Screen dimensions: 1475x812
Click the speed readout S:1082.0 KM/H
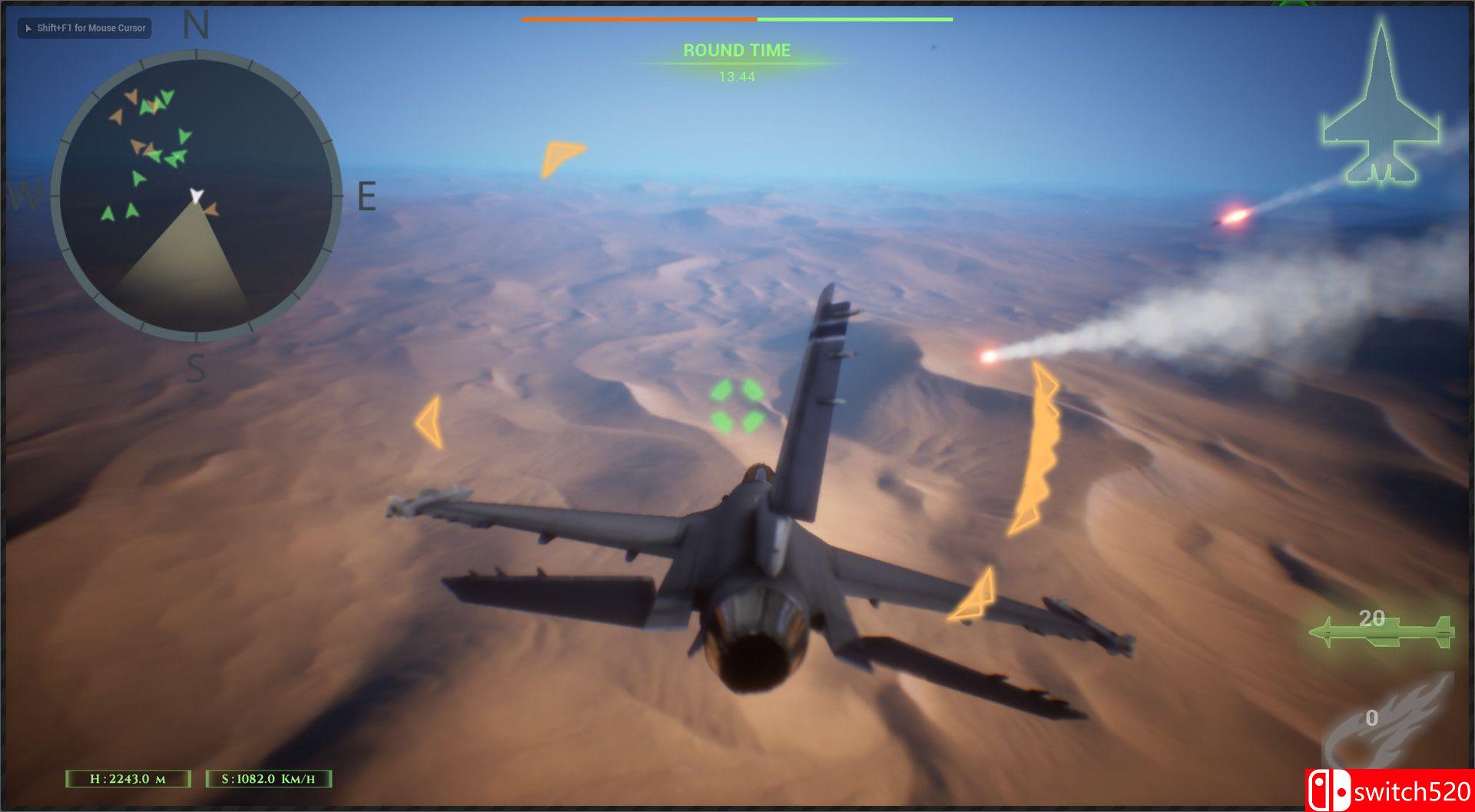tap(269, 779)
